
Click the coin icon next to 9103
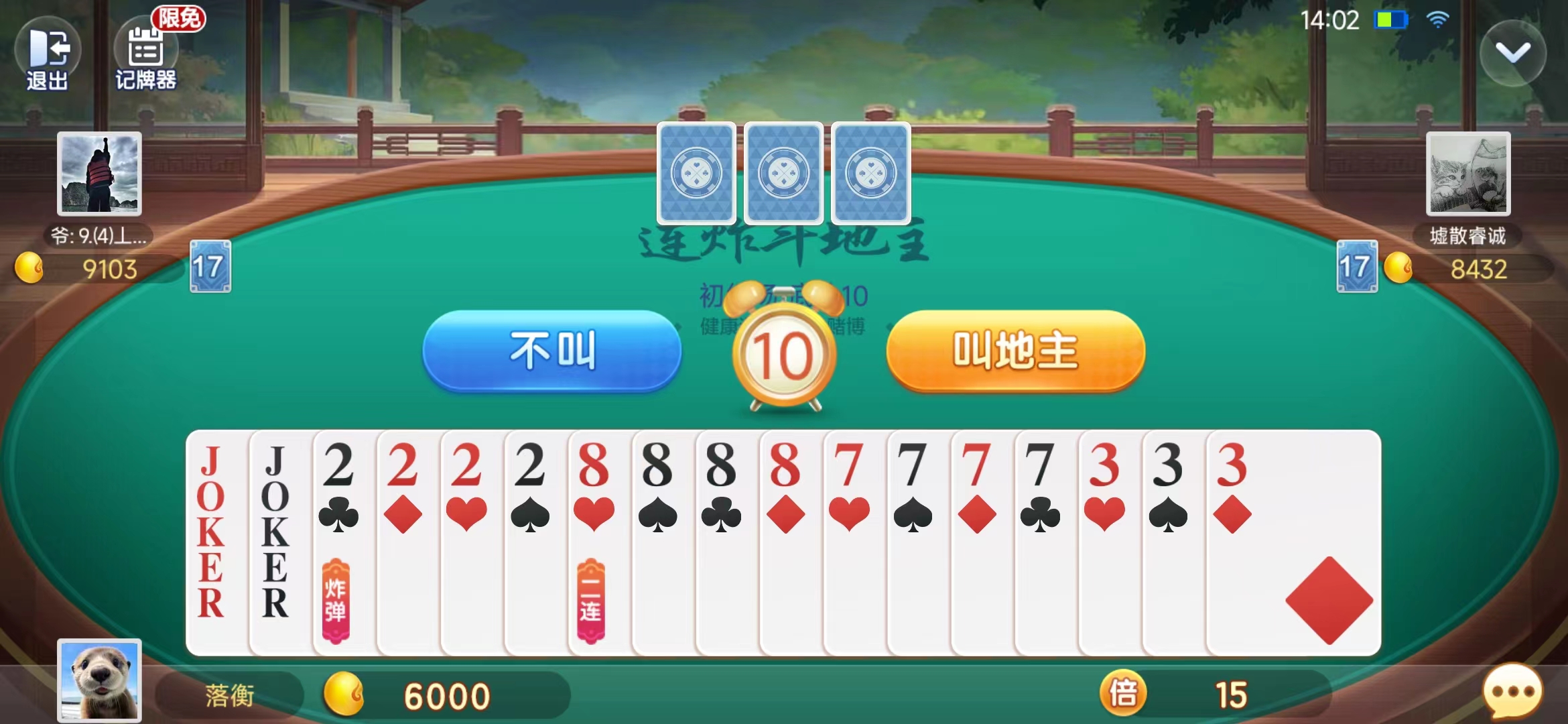tap(28, 267)
